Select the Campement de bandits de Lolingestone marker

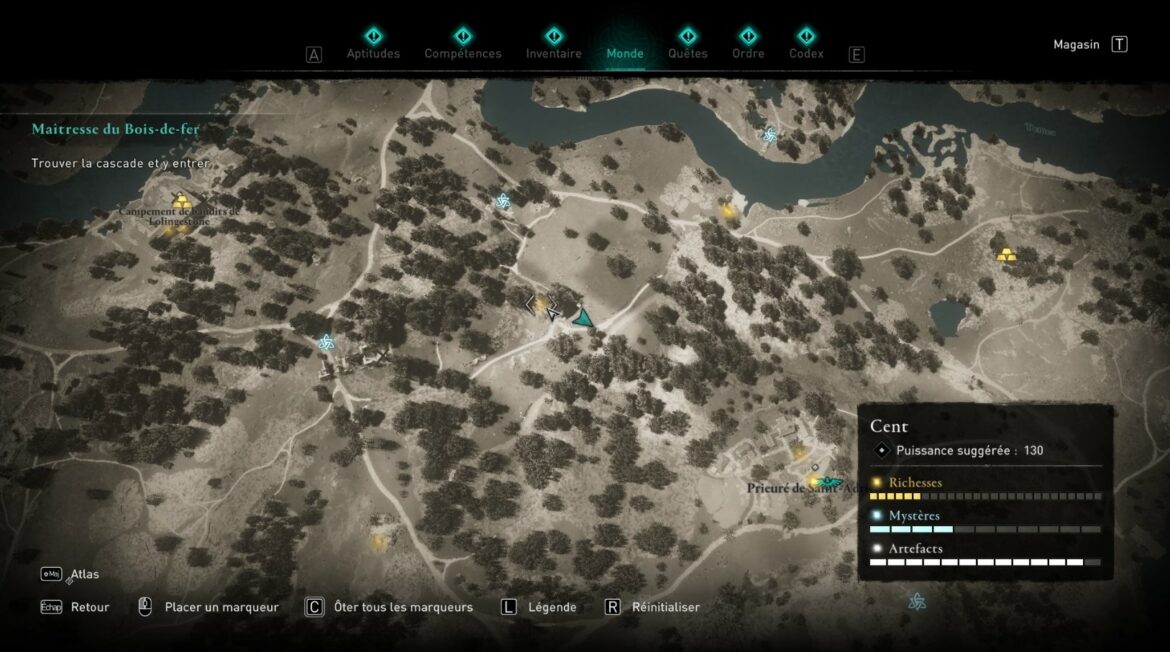pyautogui.click(x=180, y=202)
